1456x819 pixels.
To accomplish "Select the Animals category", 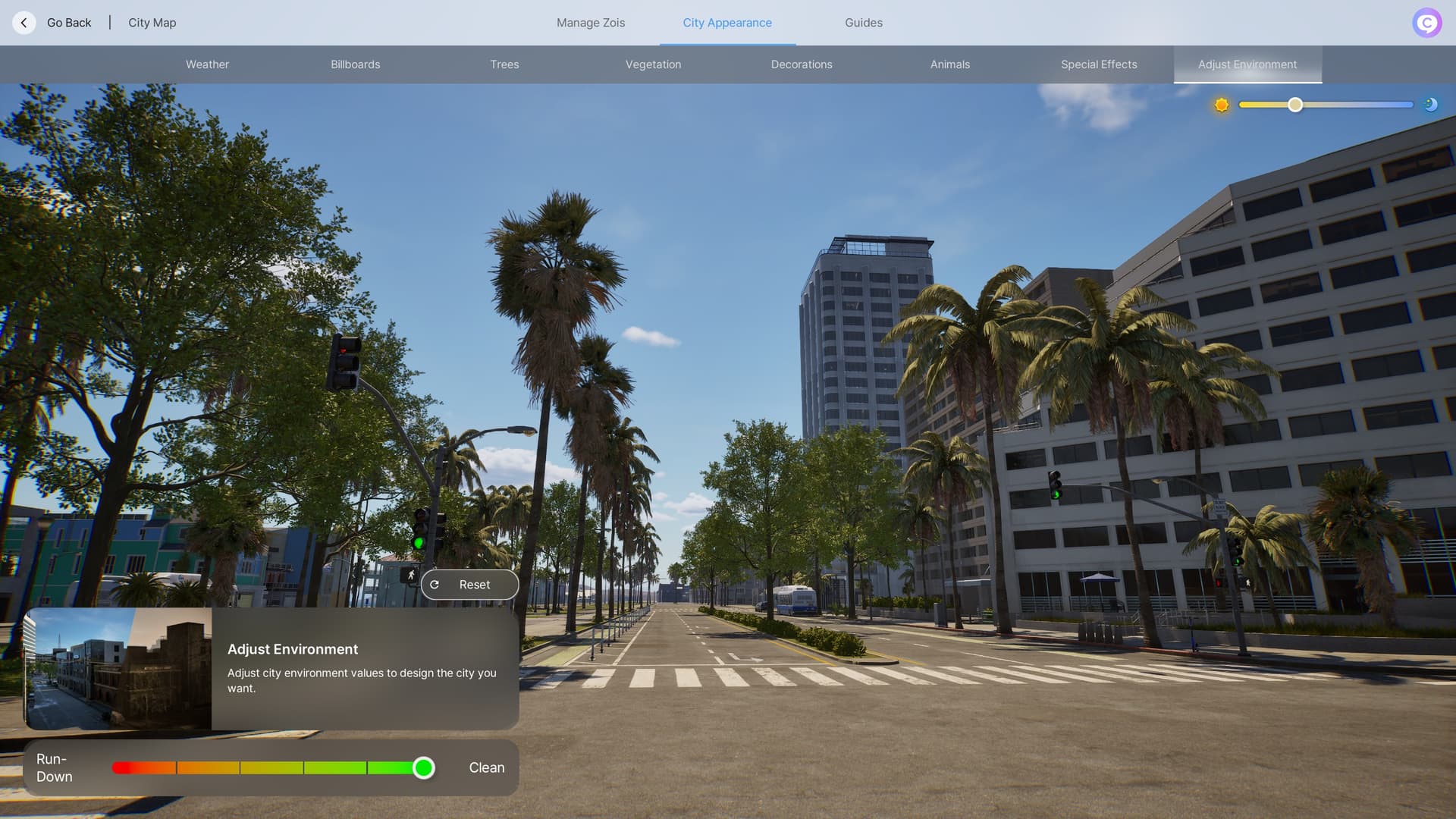I will pos(950,64).
